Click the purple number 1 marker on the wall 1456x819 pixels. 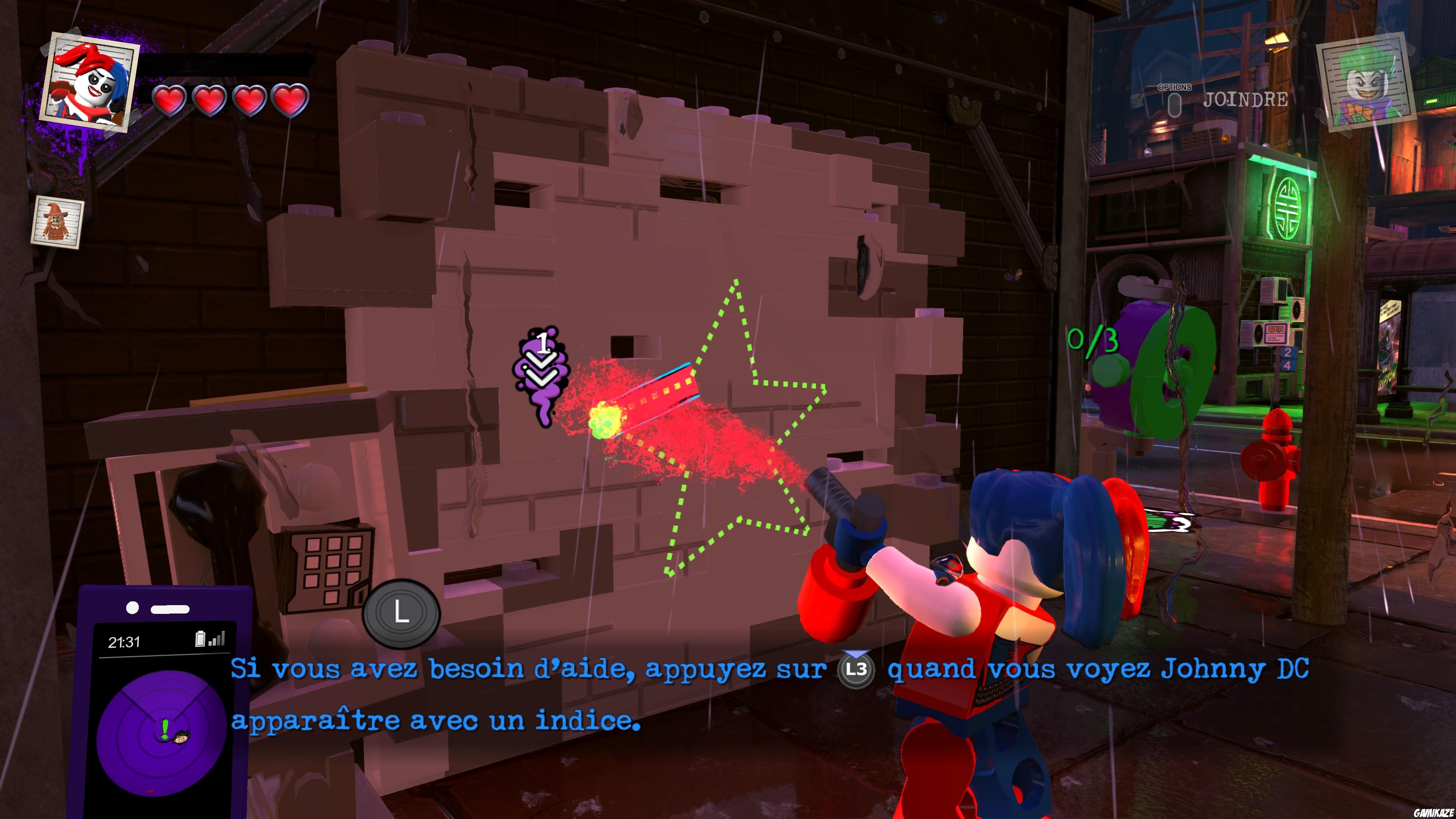(543, 344)
